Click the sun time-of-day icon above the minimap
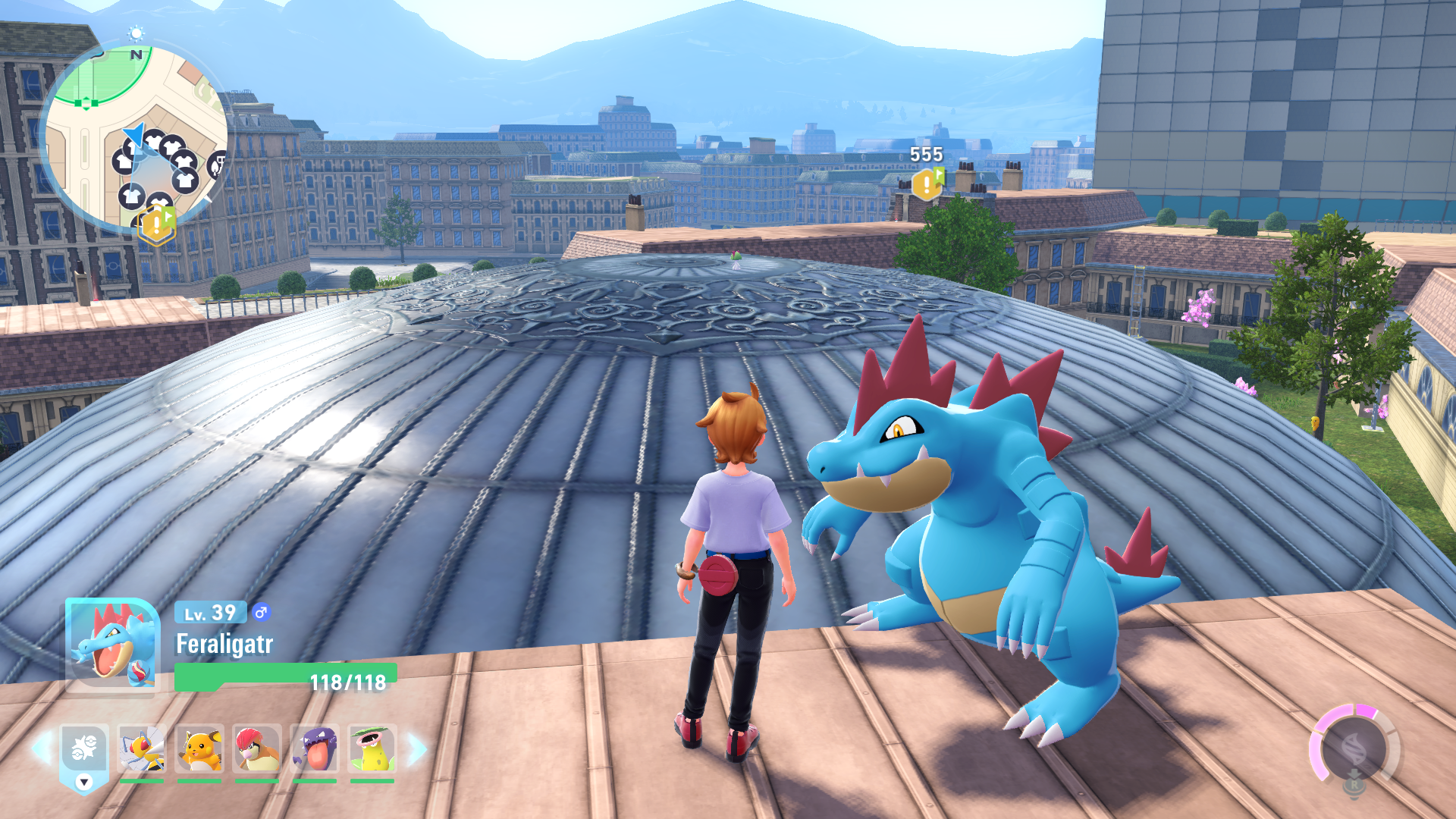Screen dimensions: 1456x819 [136, 33]
